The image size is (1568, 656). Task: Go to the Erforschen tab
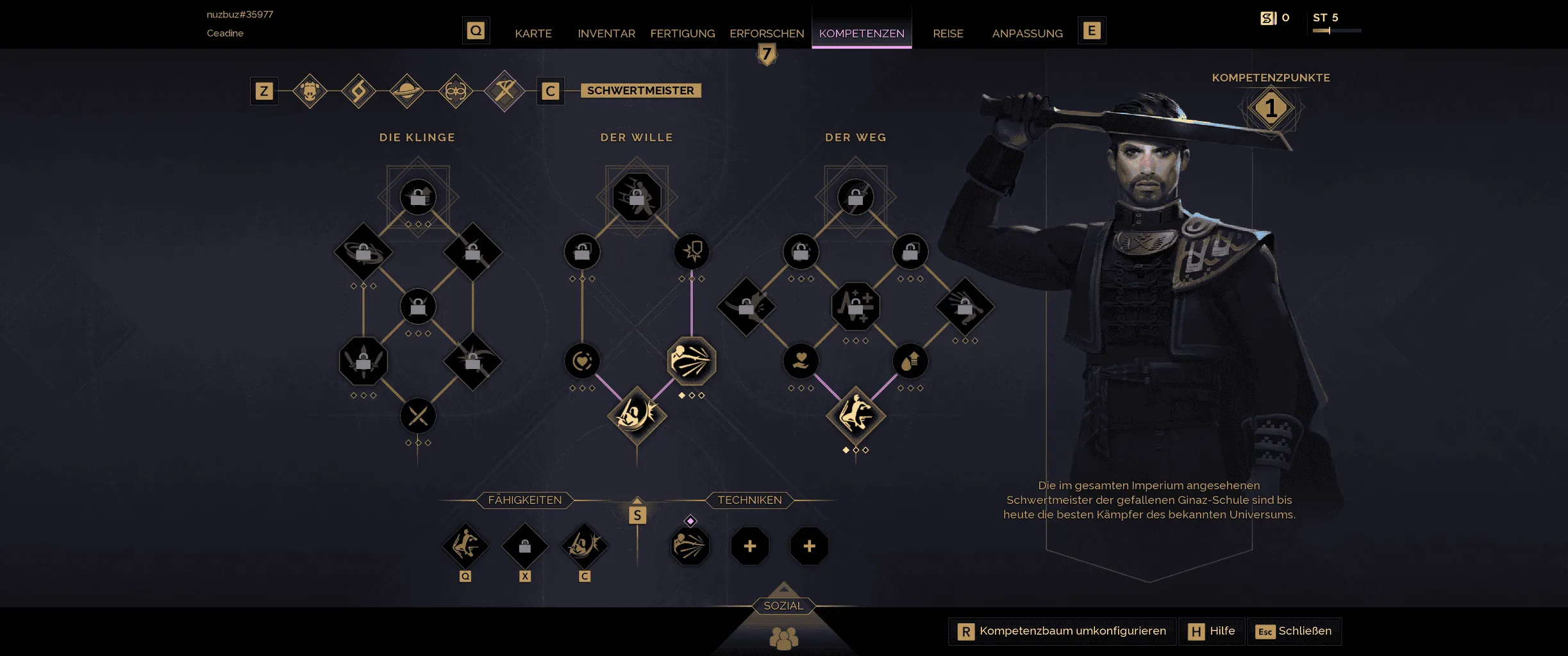pyautogui.click(x=766, y=33)
